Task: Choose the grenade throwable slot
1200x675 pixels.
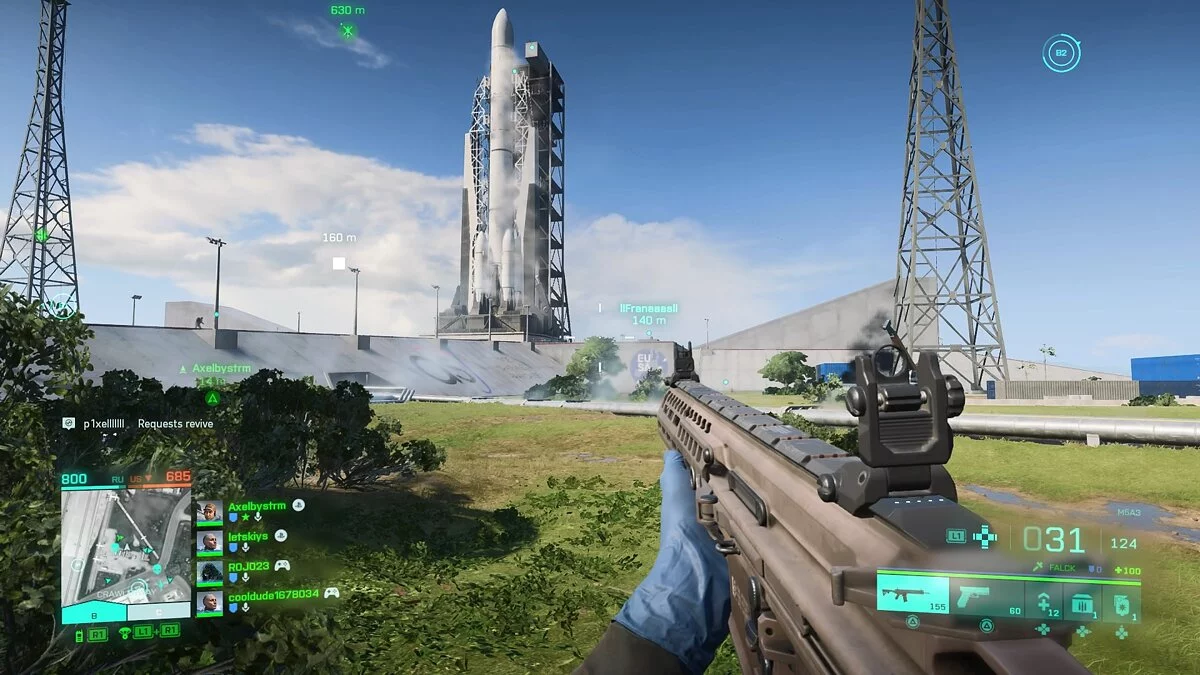Action: (1122, 600)
